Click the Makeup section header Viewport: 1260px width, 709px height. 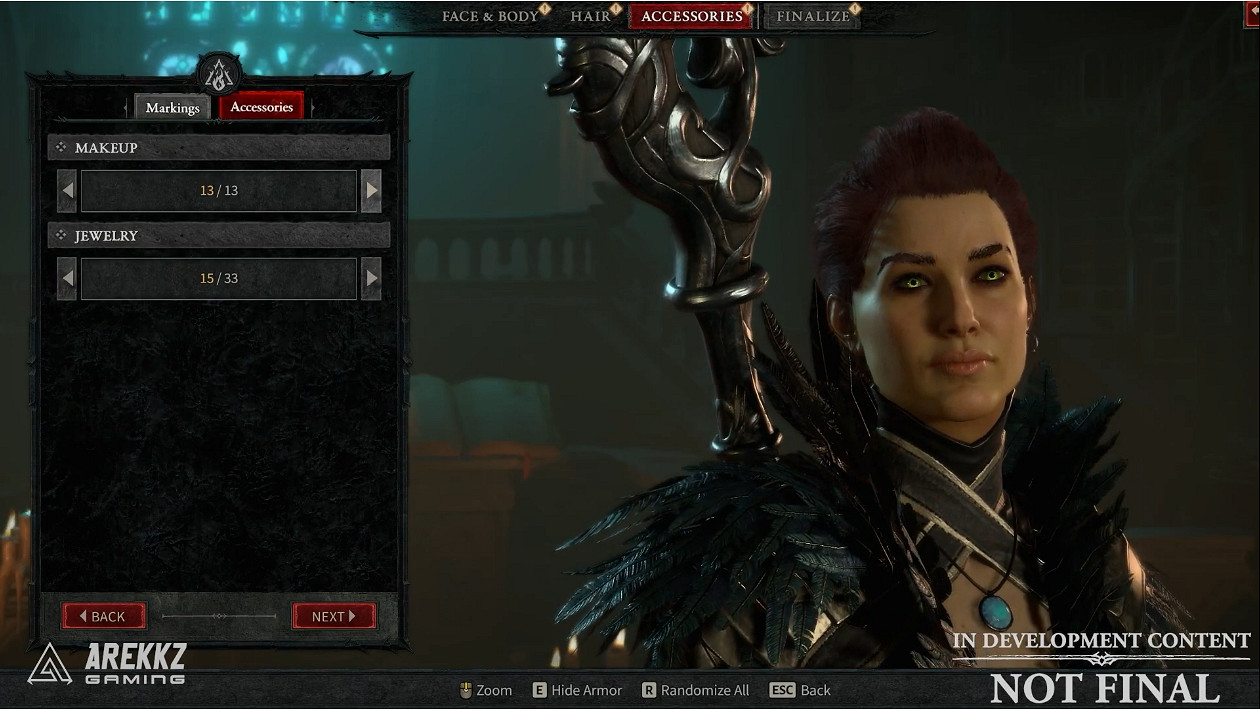click(x=218, y=147)
